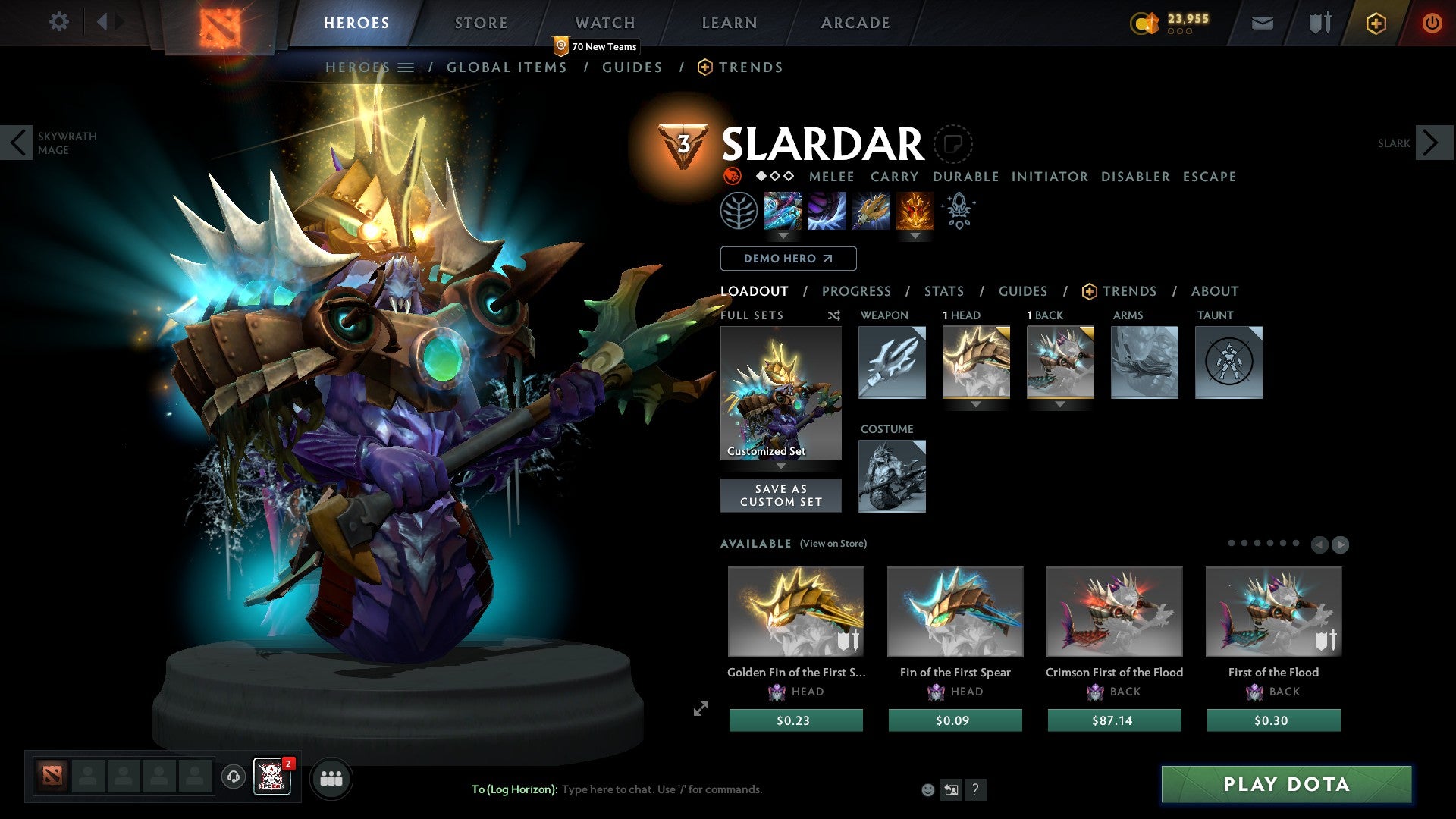Open the Aghanim's Scepter upgrade icon
This screenshot has height=819, width=1456.
pos(959,211)
